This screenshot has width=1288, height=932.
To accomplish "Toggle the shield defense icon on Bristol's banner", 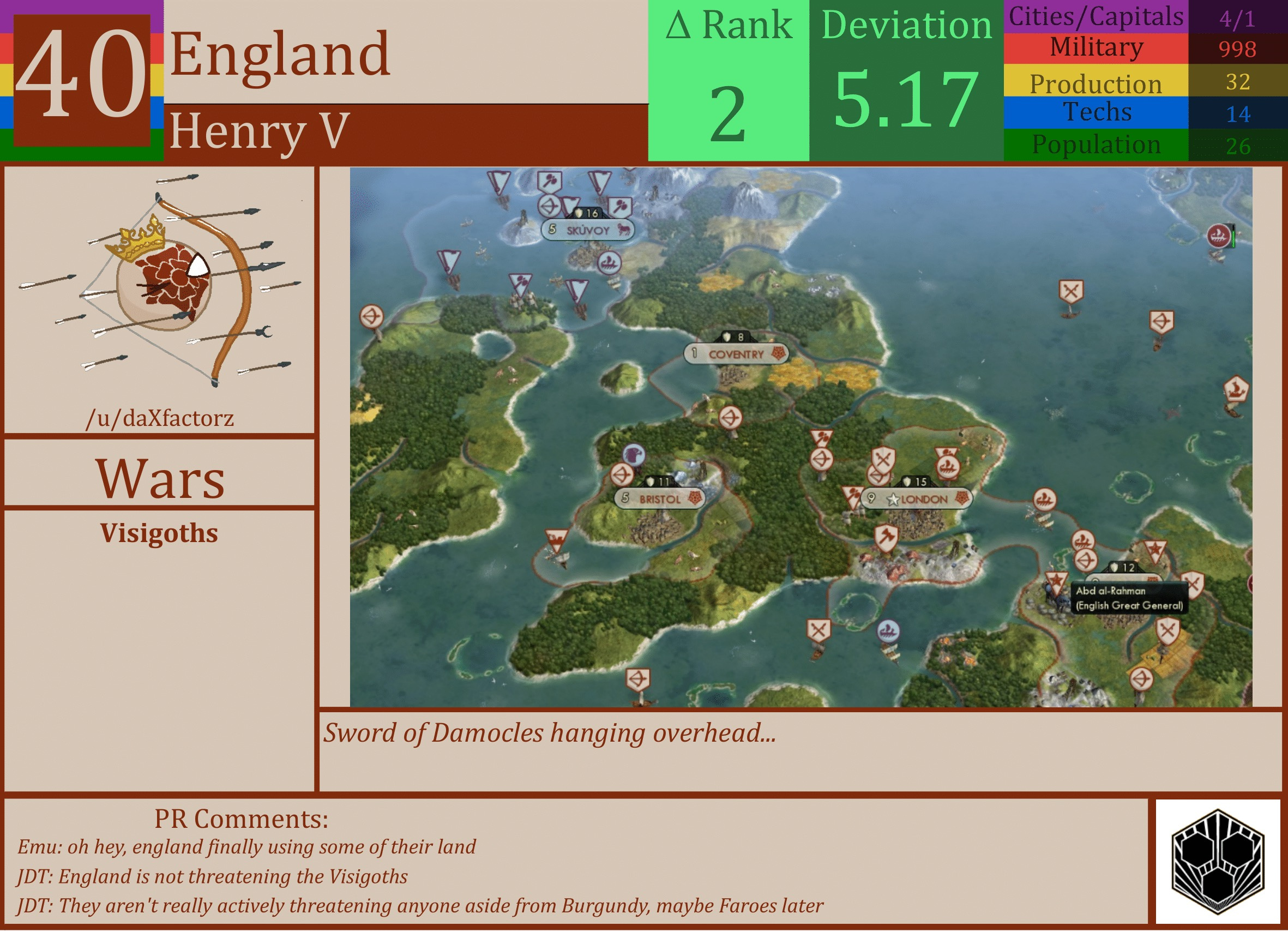I will pyautogui.click(x=651, y=482).
